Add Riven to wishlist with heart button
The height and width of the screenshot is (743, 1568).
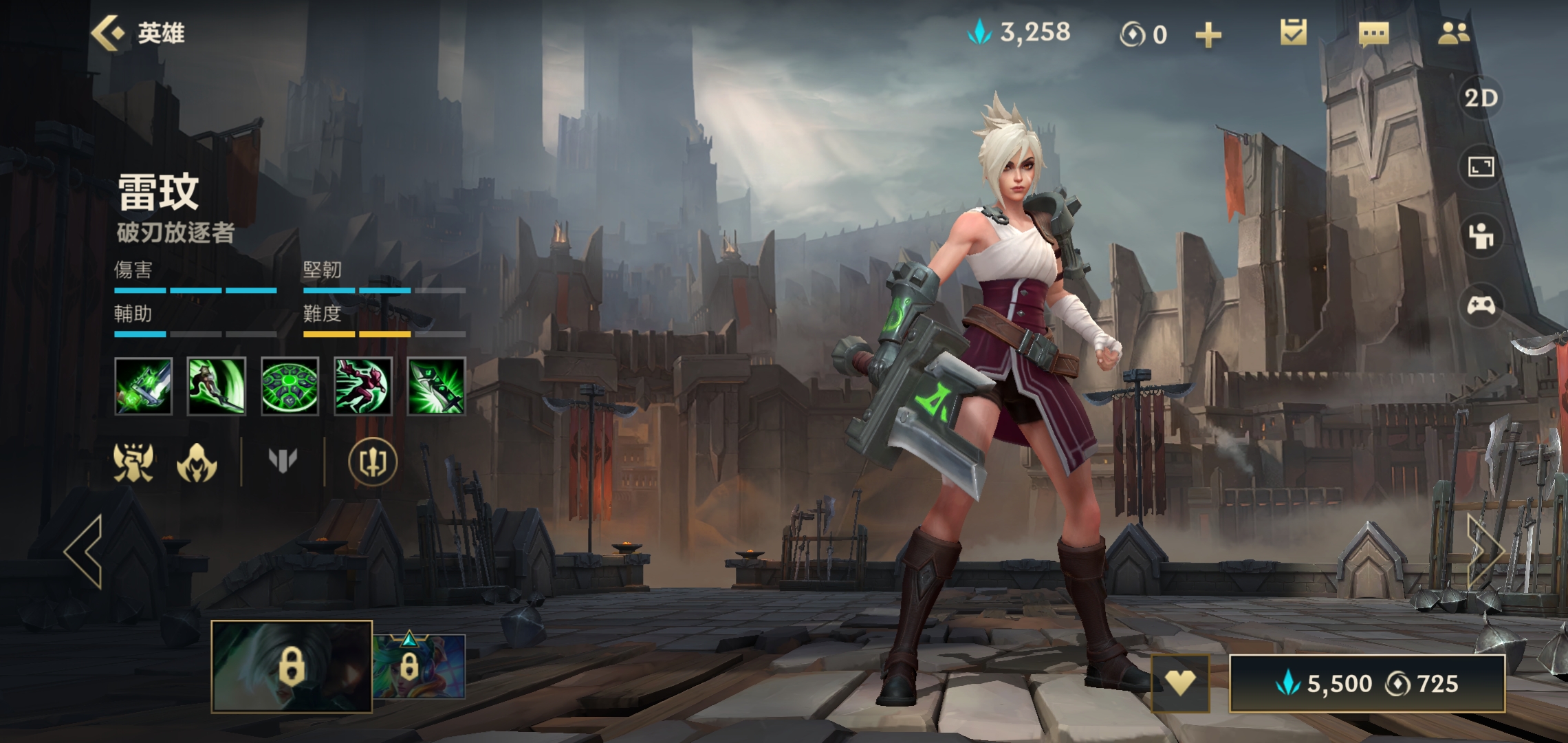coord(1180,682)
